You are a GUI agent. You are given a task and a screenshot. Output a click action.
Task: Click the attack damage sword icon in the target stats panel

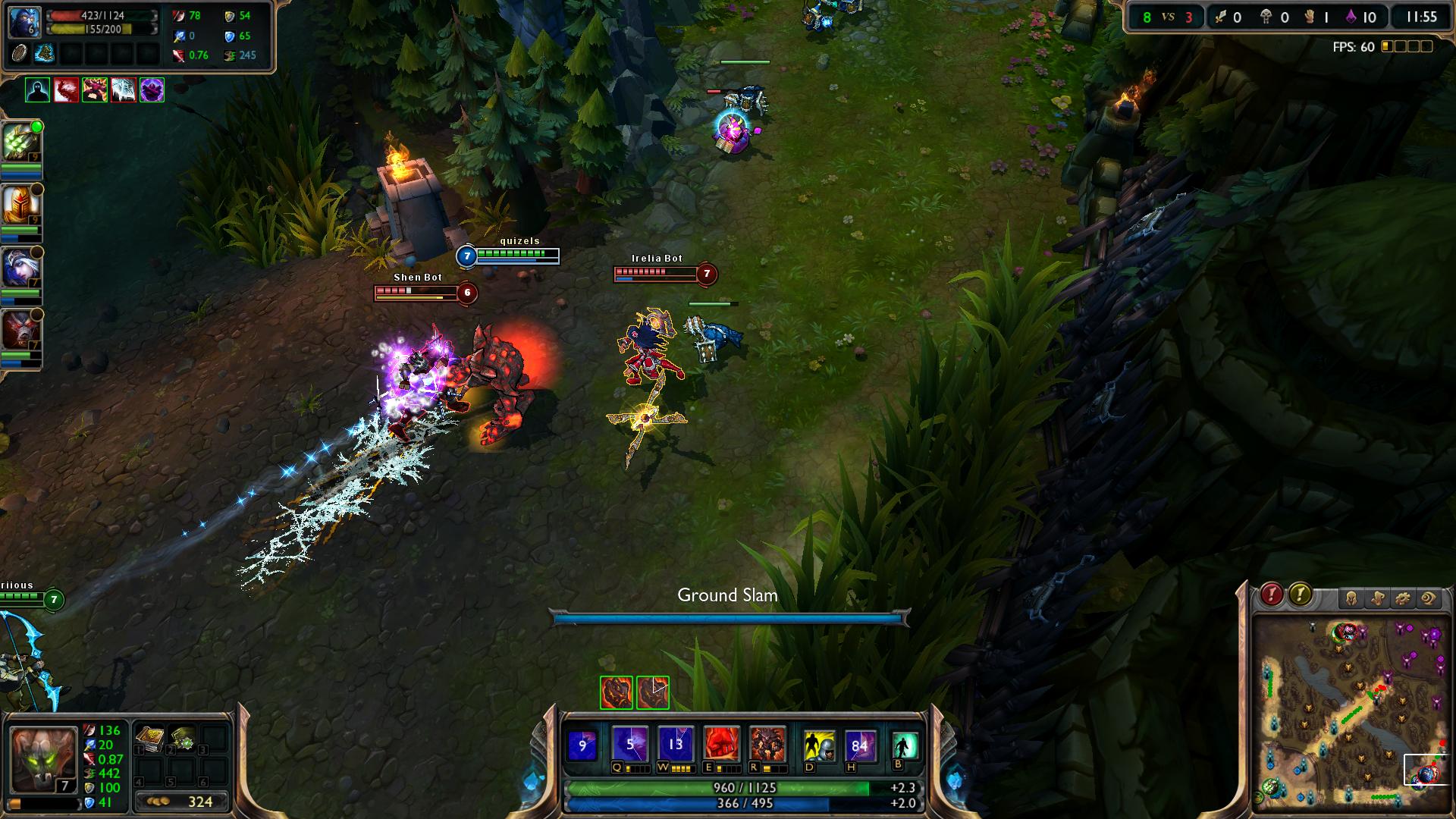point(178,16)
